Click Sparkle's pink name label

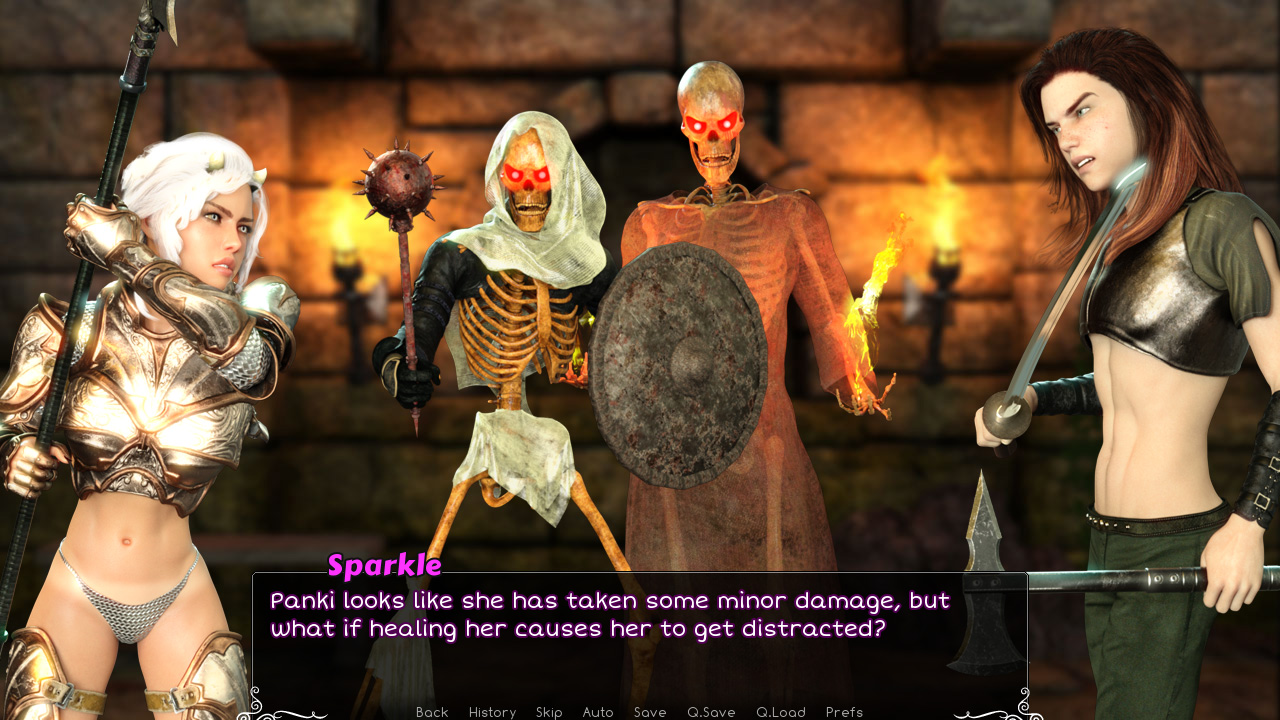tap(383, 565)
